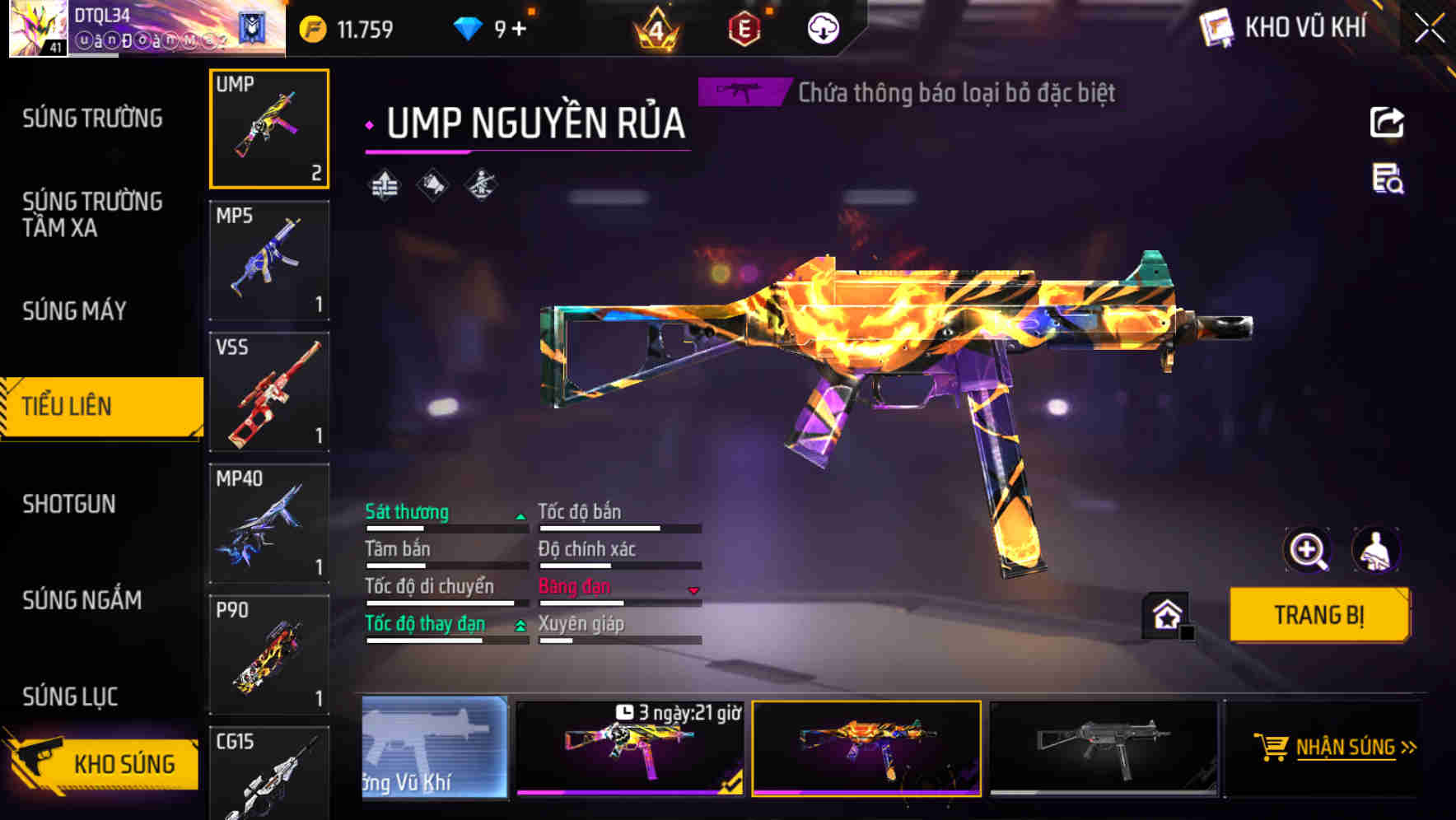Open the KHO SÚNG button
The height and width of the screenshot is (820, 1456).
pos(103,763)
